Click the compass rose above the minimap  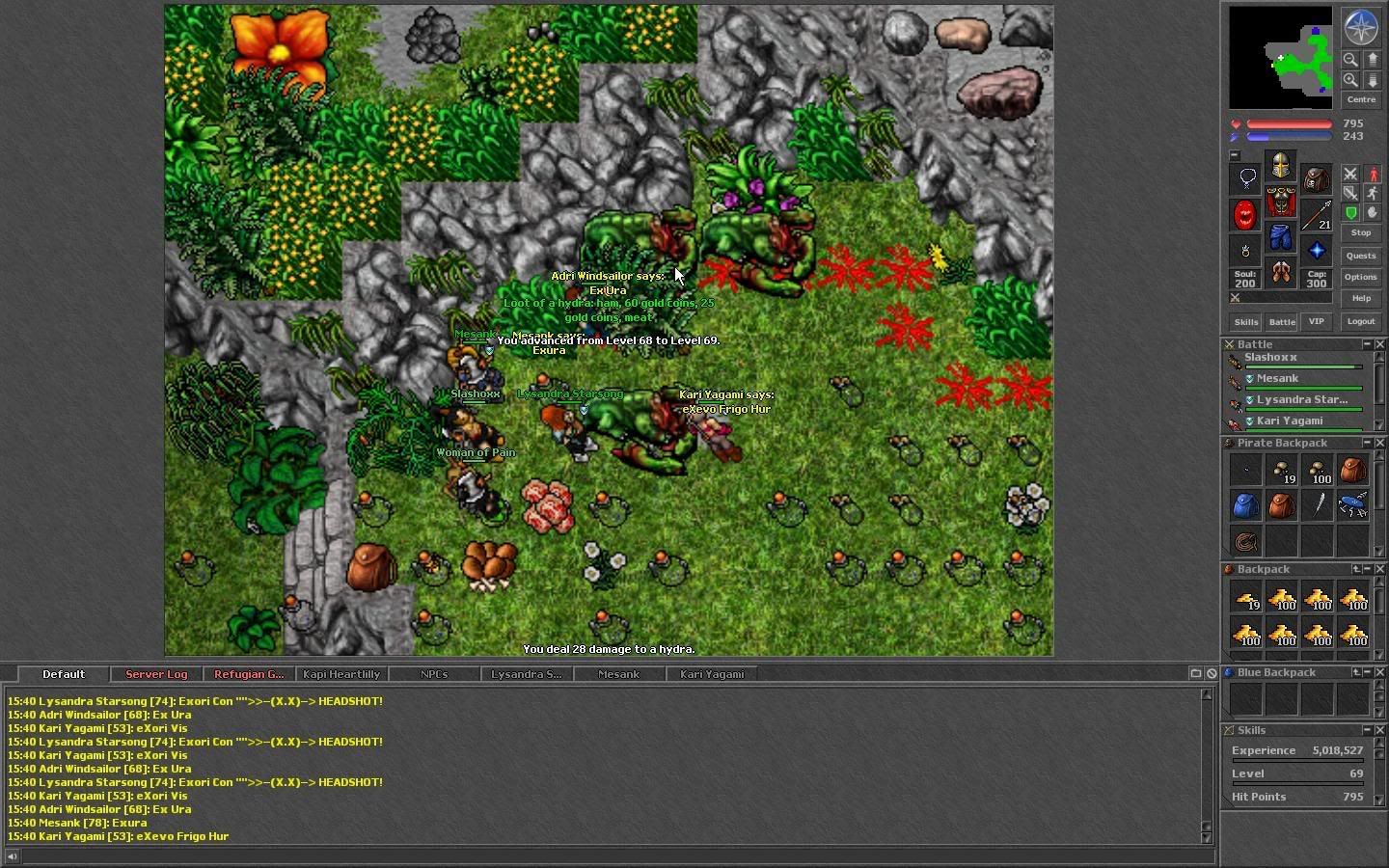tap(1360, 28)
